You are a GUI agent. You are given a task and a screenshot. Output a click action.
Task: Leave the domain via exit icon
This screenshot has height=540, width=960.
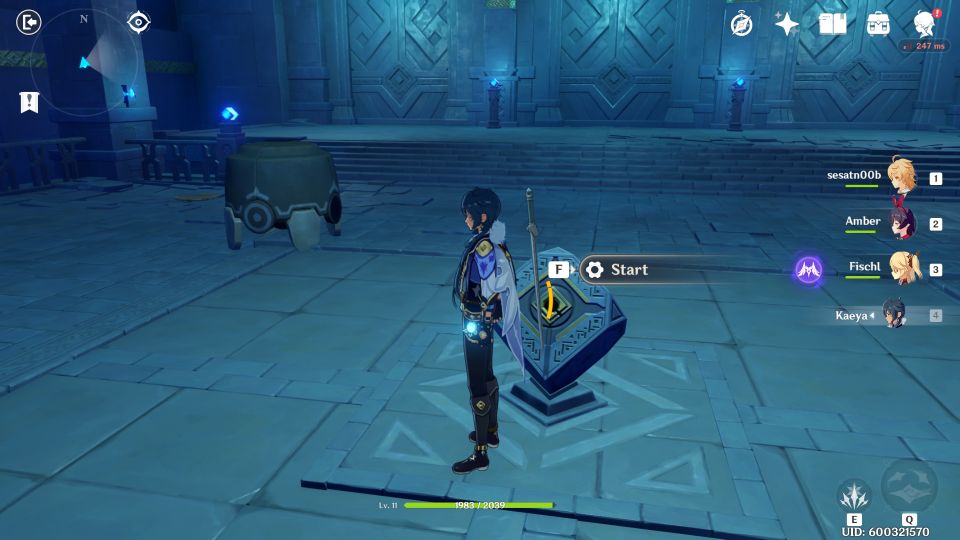pos(29,22)
